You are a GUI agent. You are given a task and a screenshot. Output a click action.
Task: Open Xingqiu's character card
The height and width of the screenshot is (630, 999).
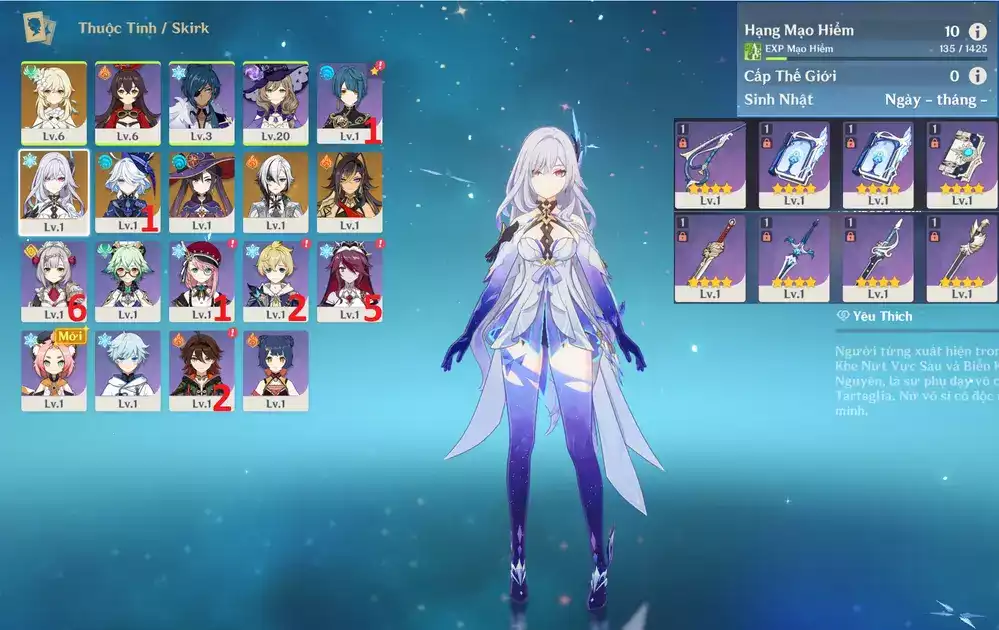349,101
